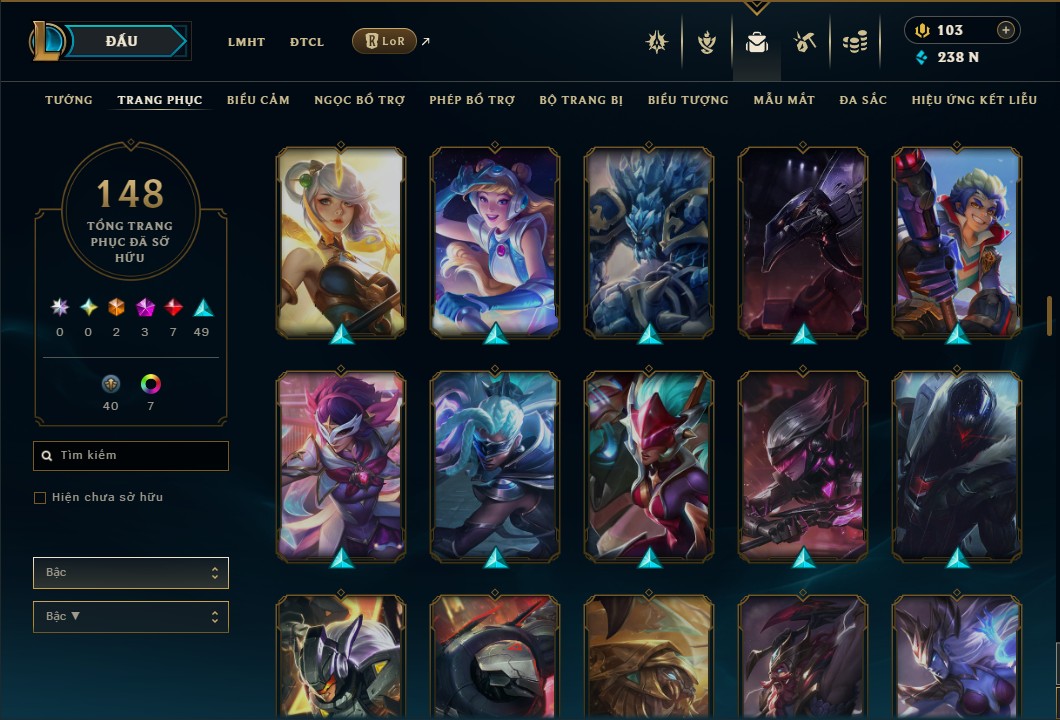The height and width of the screenshot is (720, 1060).
Task: Click the plus button to buy RP
Action: click(1006, 30)
